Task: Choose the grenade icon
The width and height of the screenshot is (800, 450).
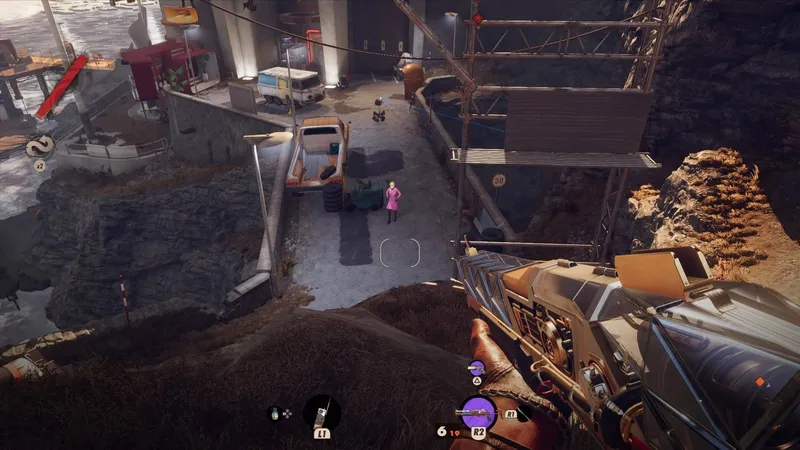Action: [x=275, y=413]
